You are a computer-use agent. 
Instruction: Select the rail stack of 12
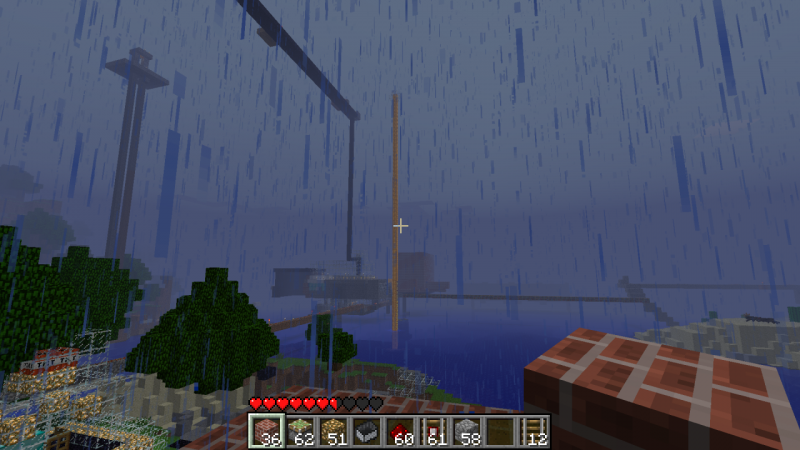(x=534, y=431)
